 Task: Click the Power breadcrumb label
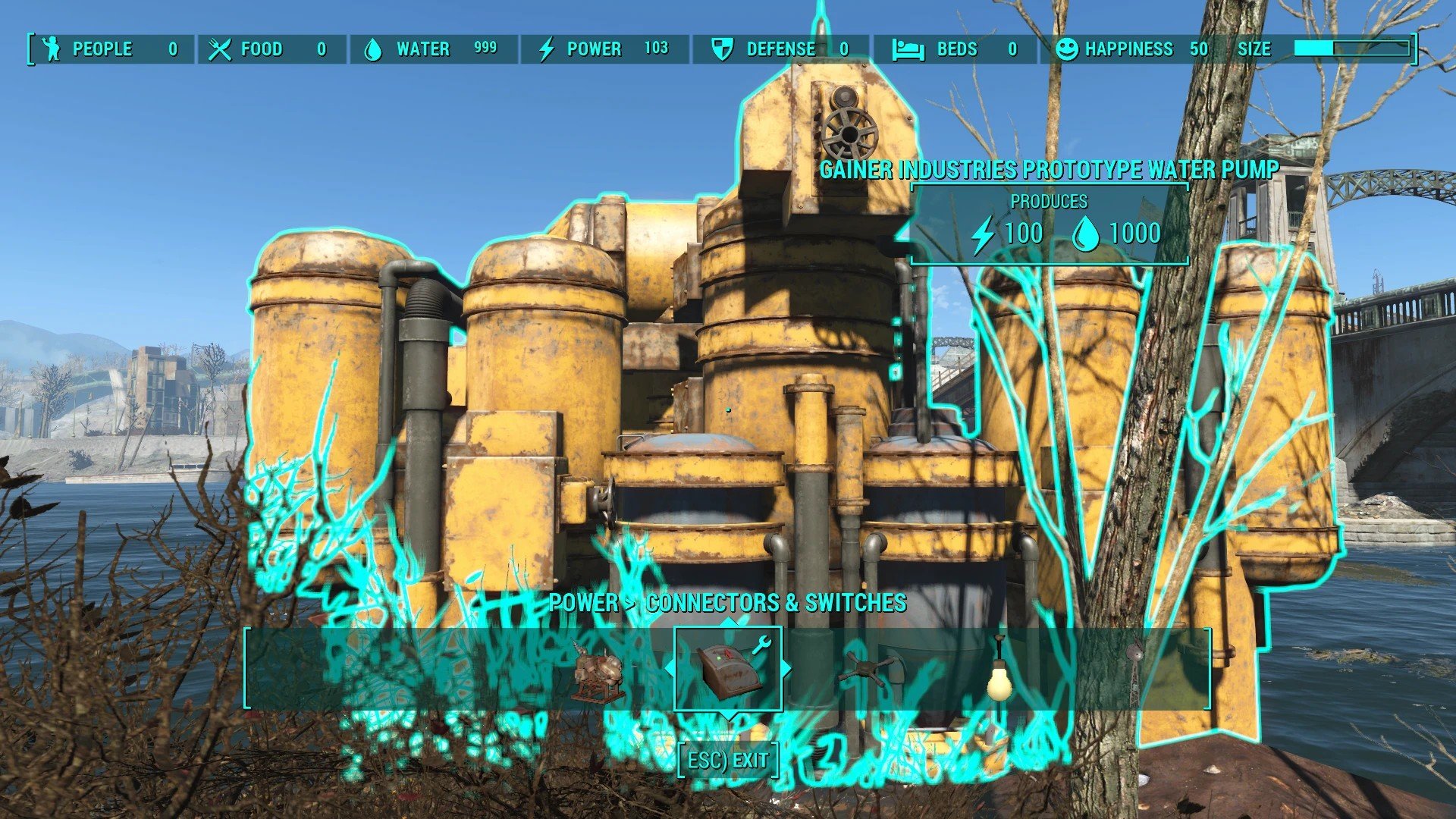tap(583, 603)
